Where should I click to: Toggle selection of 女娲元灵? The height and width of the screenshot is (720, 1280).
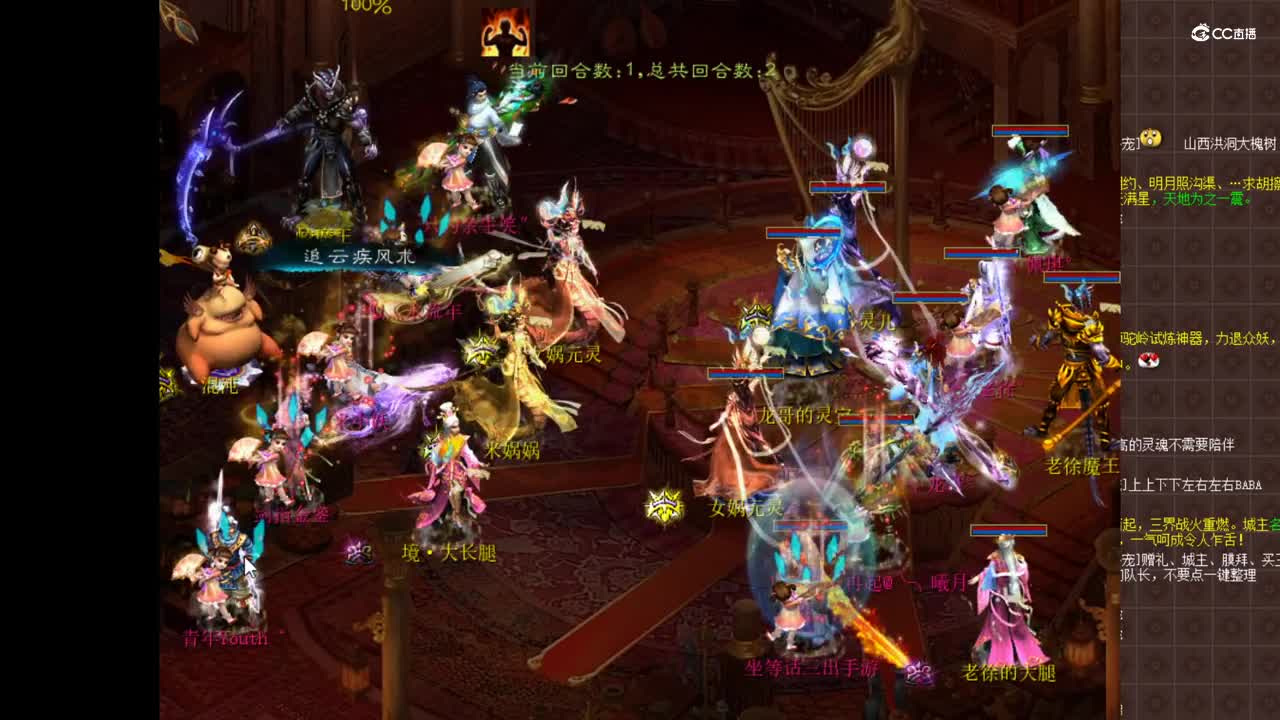745,507
